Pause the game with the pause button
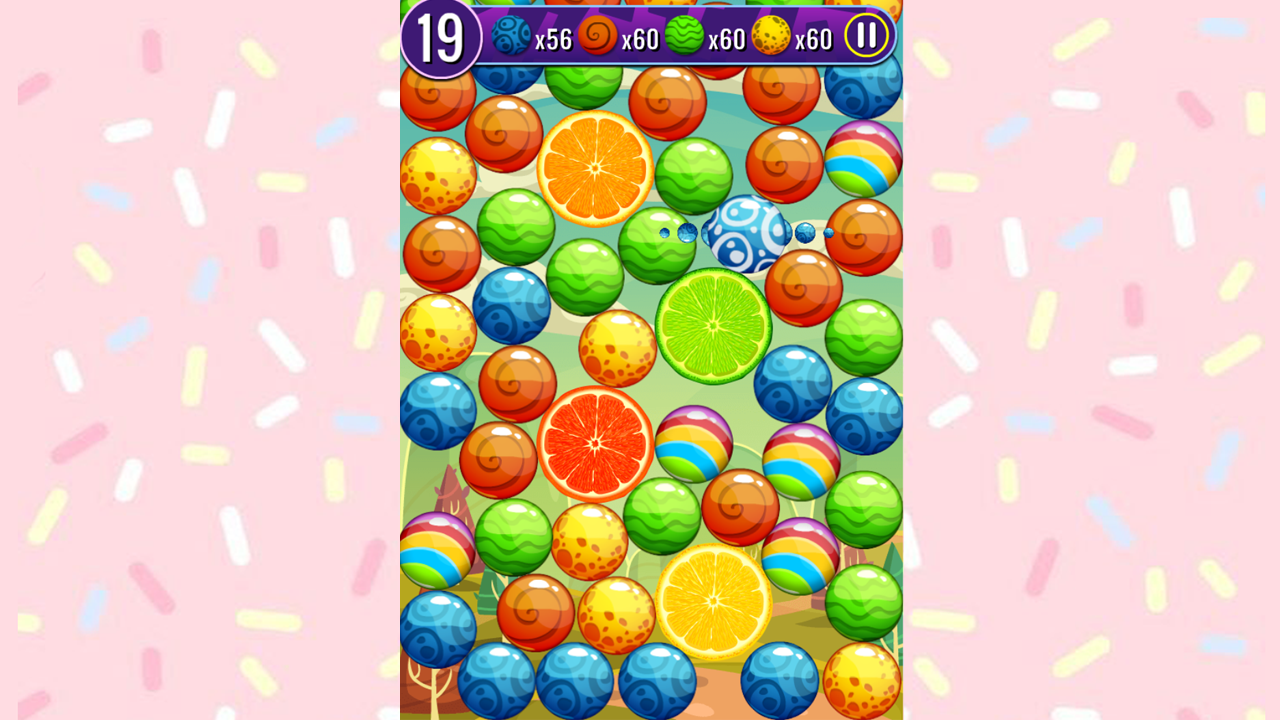This screenshot has width=1280, height=720. pos(866,36)
